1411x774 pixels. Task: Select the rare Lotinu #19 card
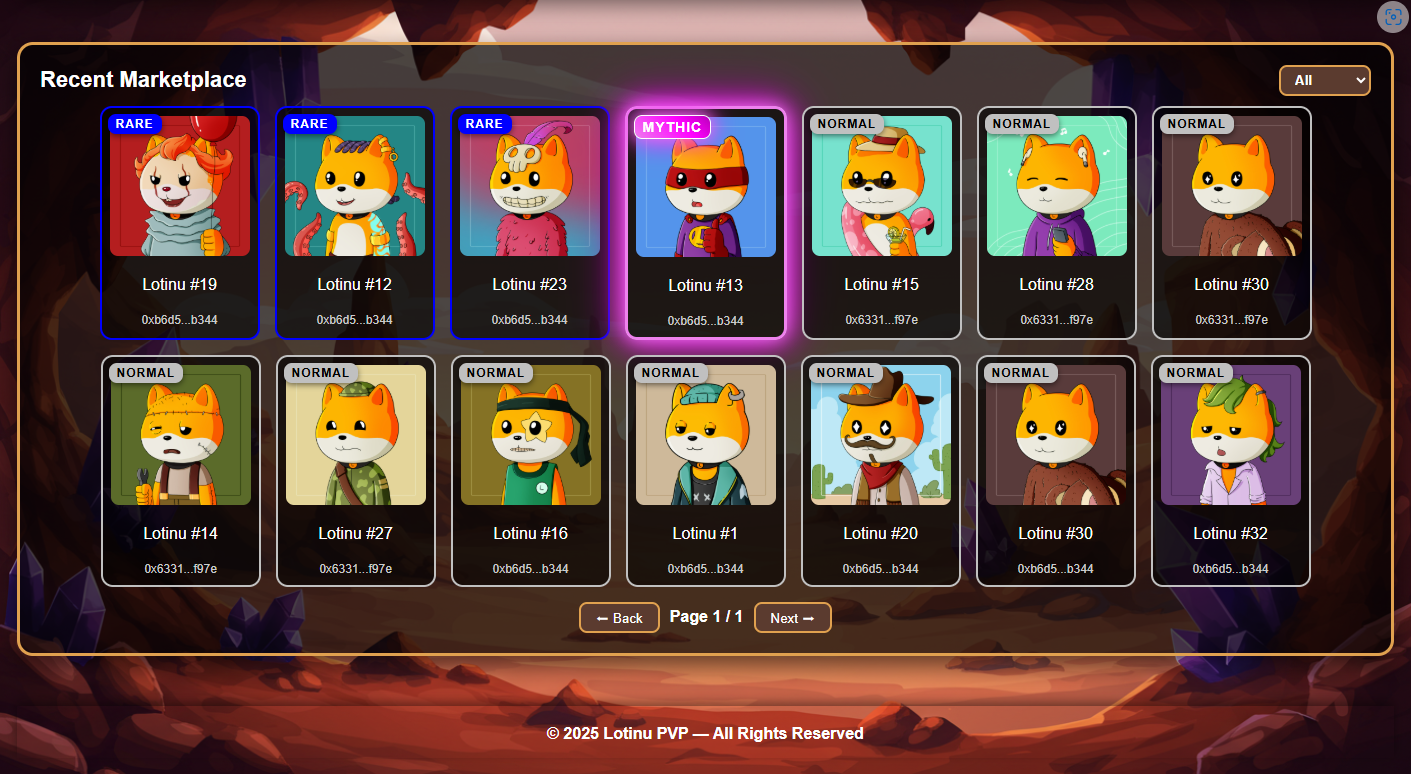point(180,222)
